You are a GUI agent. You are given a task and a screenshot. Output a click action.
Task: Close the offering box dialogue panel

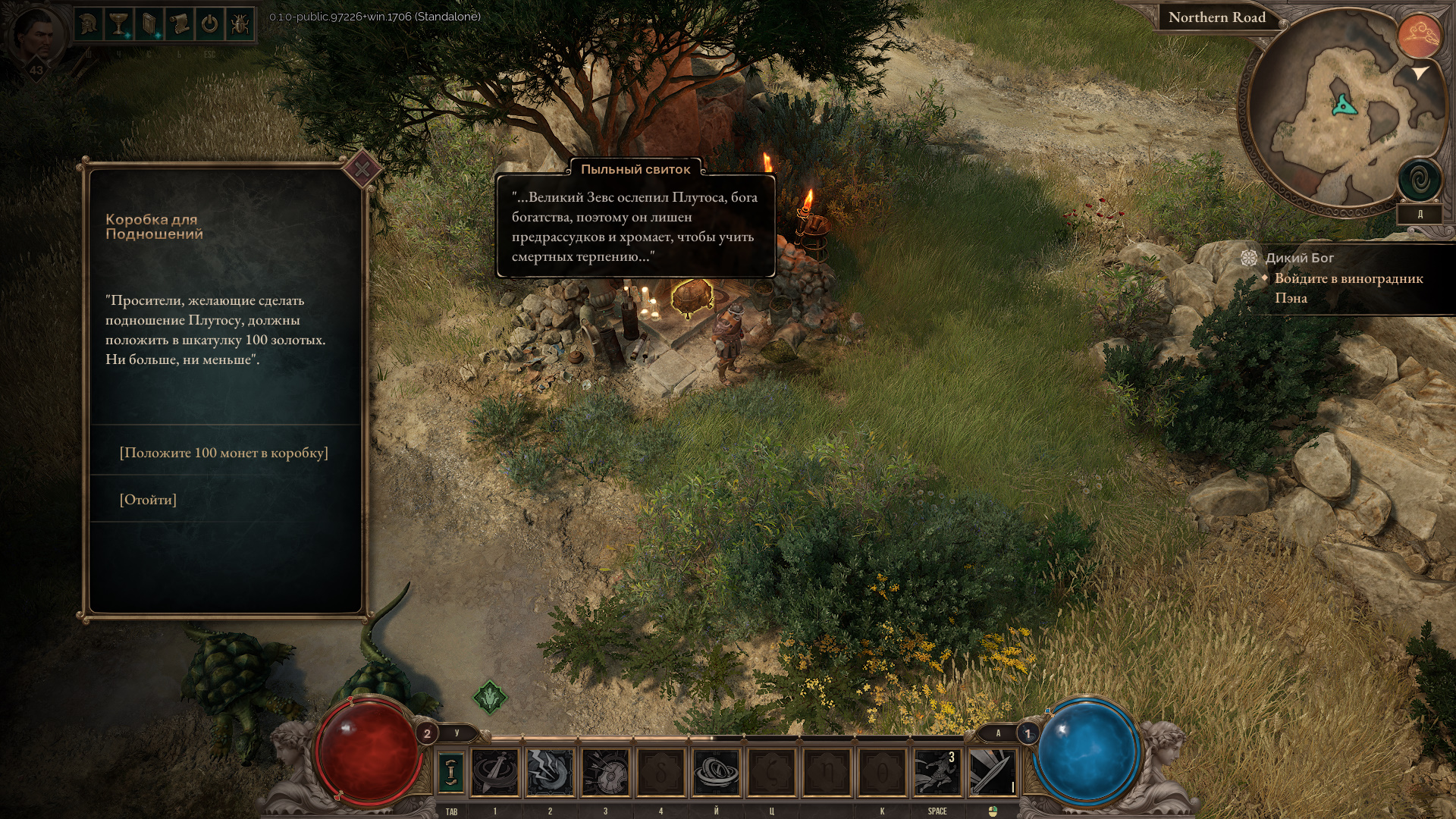[x=362, y=169]
